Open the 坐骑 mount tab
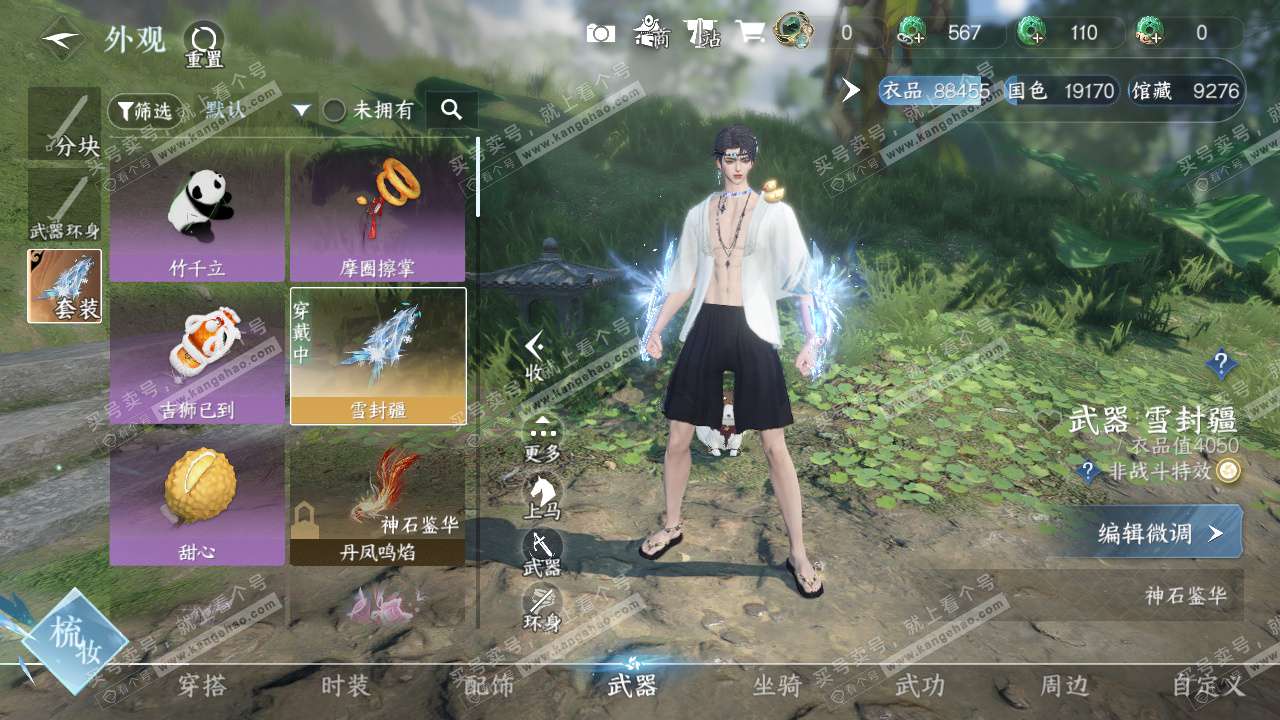 point(777,686)
